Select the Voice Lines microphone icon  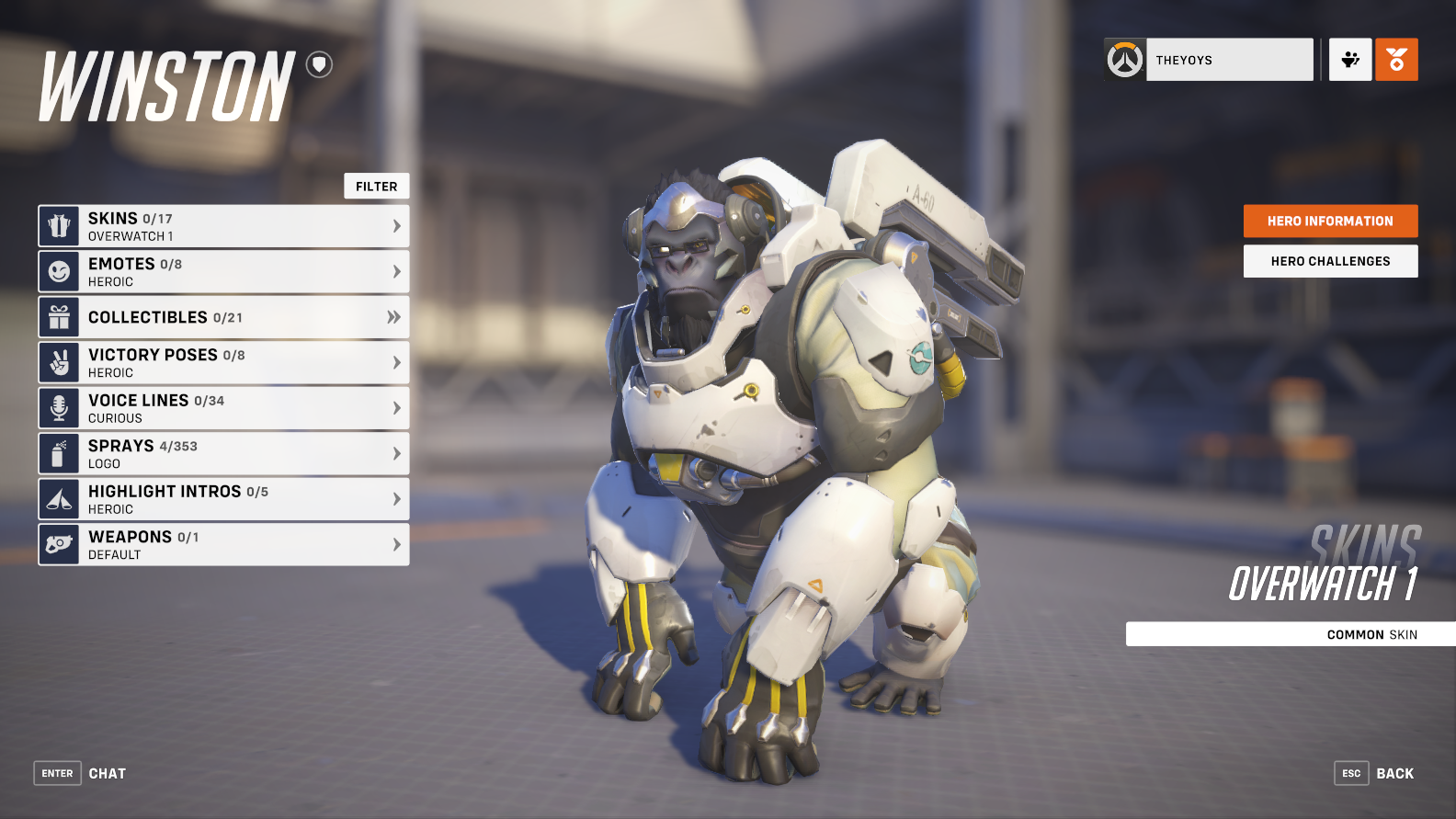(59, 407)
